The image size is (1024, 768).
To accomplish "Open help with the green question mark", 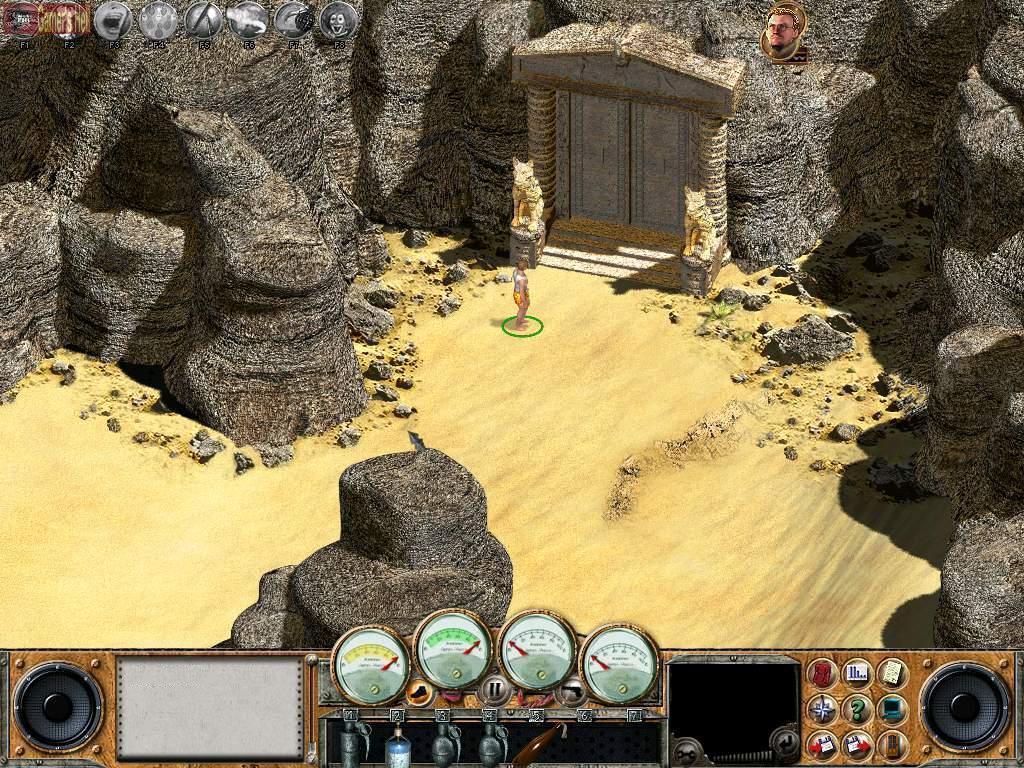I will pos(857,709).
